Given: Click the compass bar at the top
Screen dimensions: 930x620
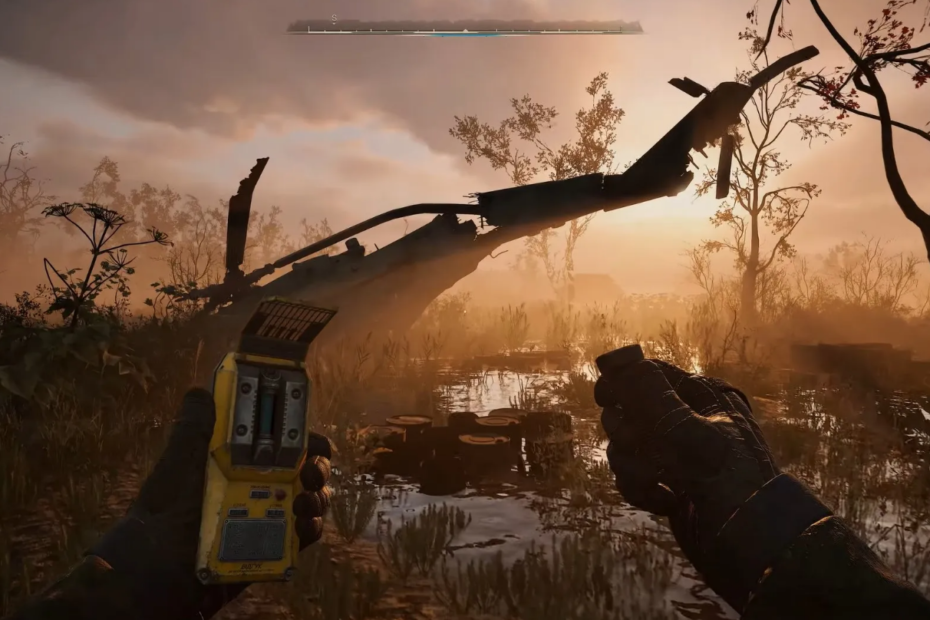Looking at the screenshot, I should [465, 27].
